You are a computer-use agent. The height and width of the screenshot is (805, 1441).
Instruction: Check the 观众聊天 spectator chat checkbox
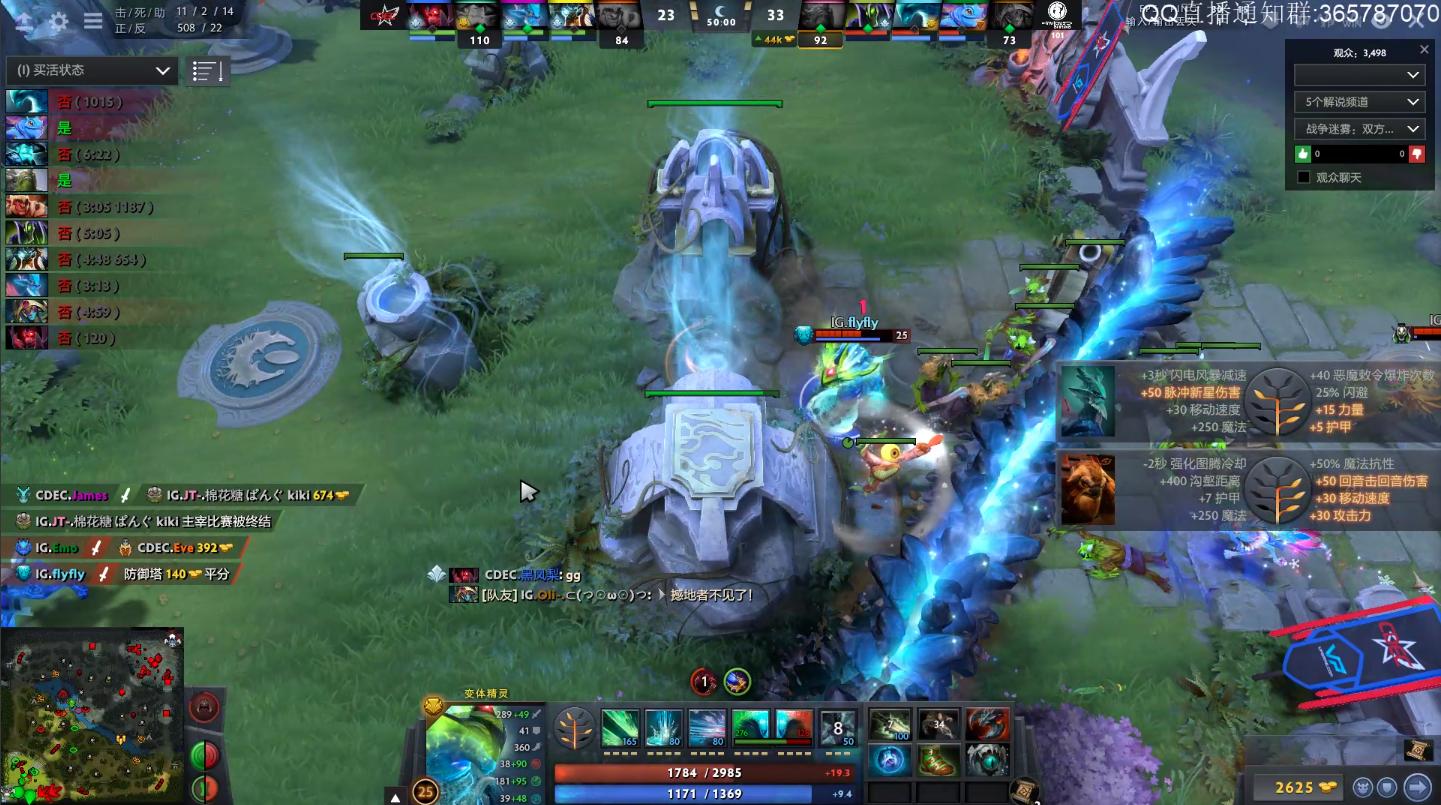(x=1302, y=177)
